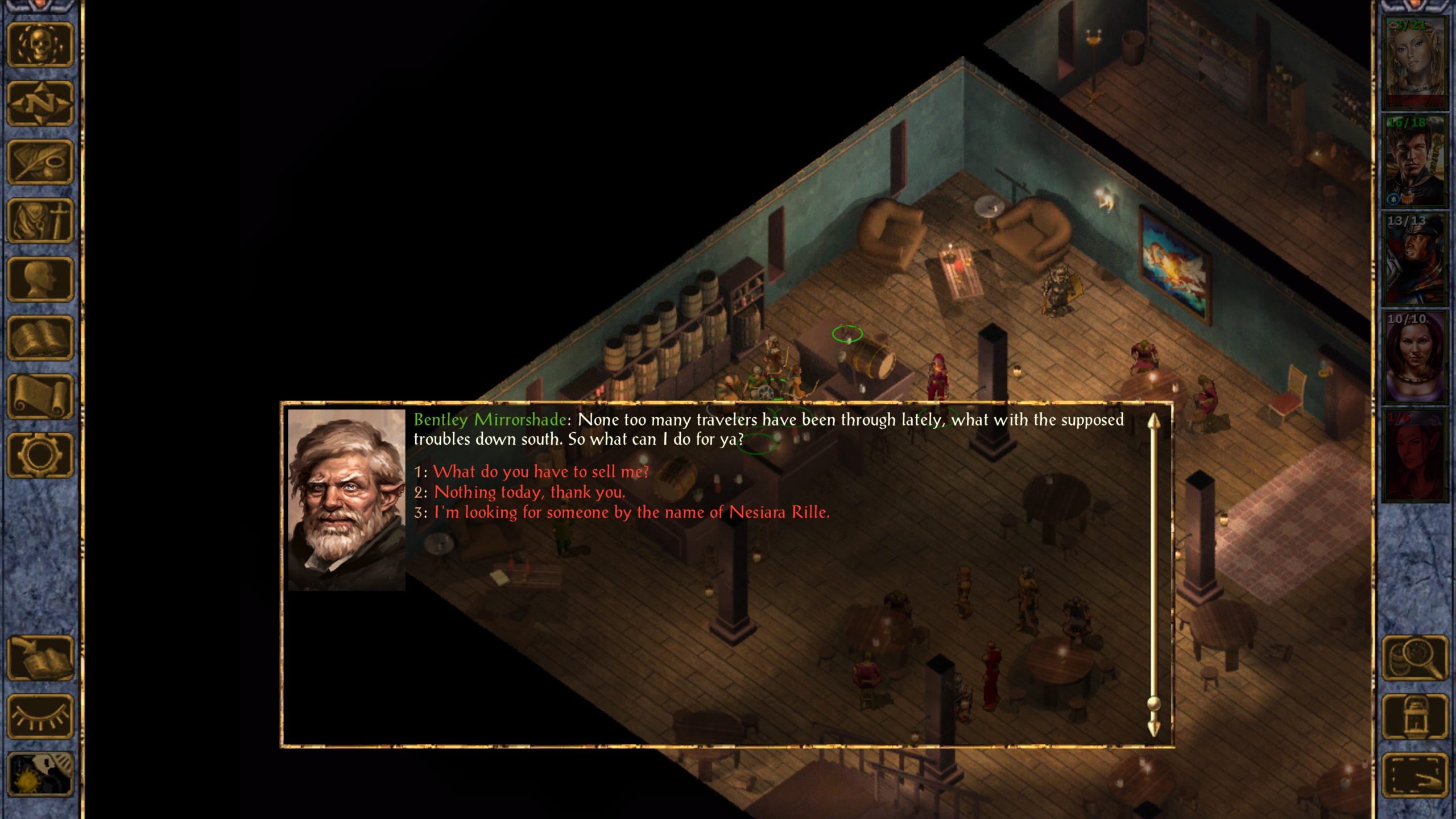Click the dialogue scrollbar's down arrow
The image size is (1456, 819).
(1153, 729)
